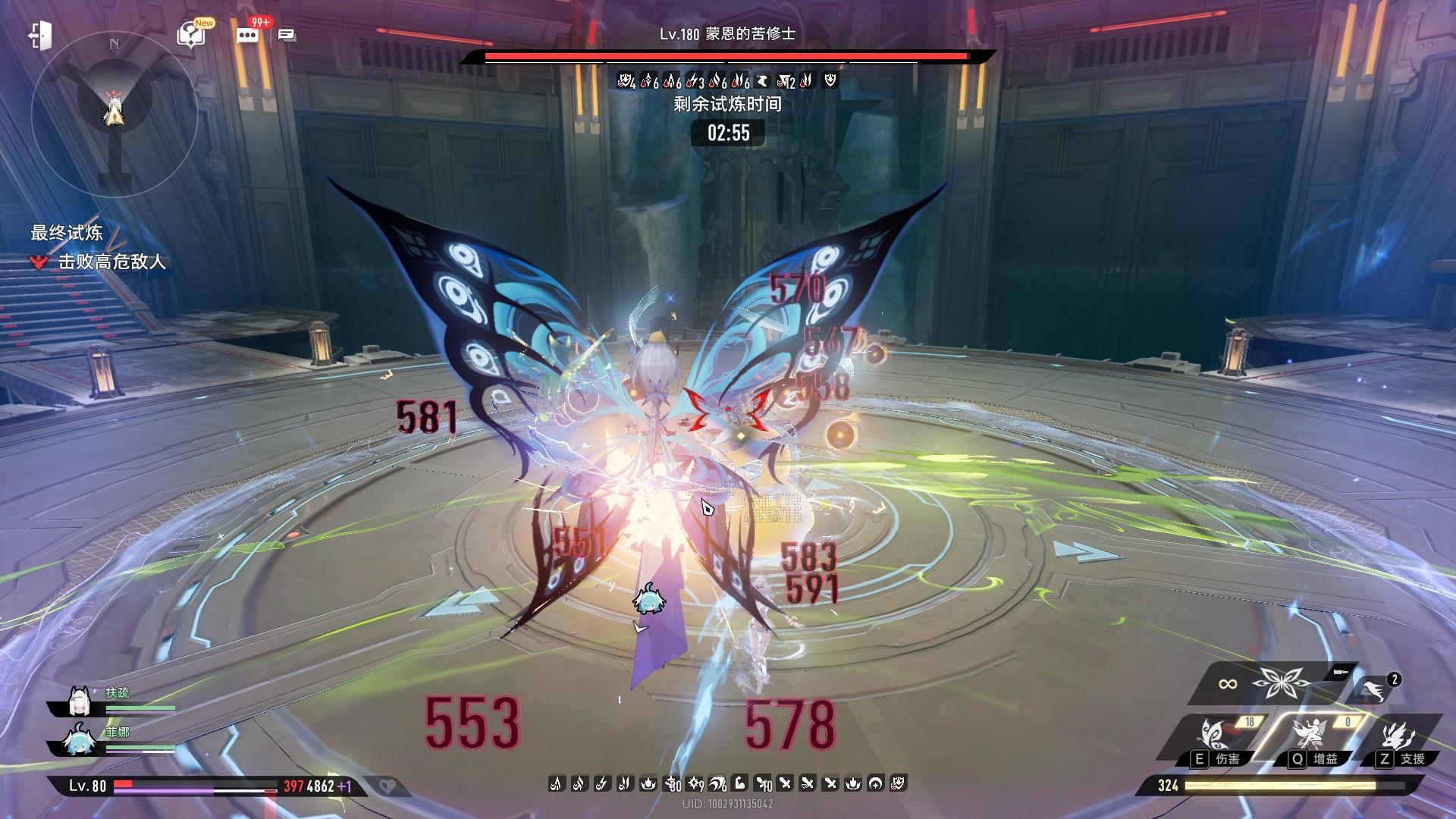The height and width of the screenshot is (819, 1456).
Task: Open the messages icon with 99+ badge
Action: [x=248, y=35]
